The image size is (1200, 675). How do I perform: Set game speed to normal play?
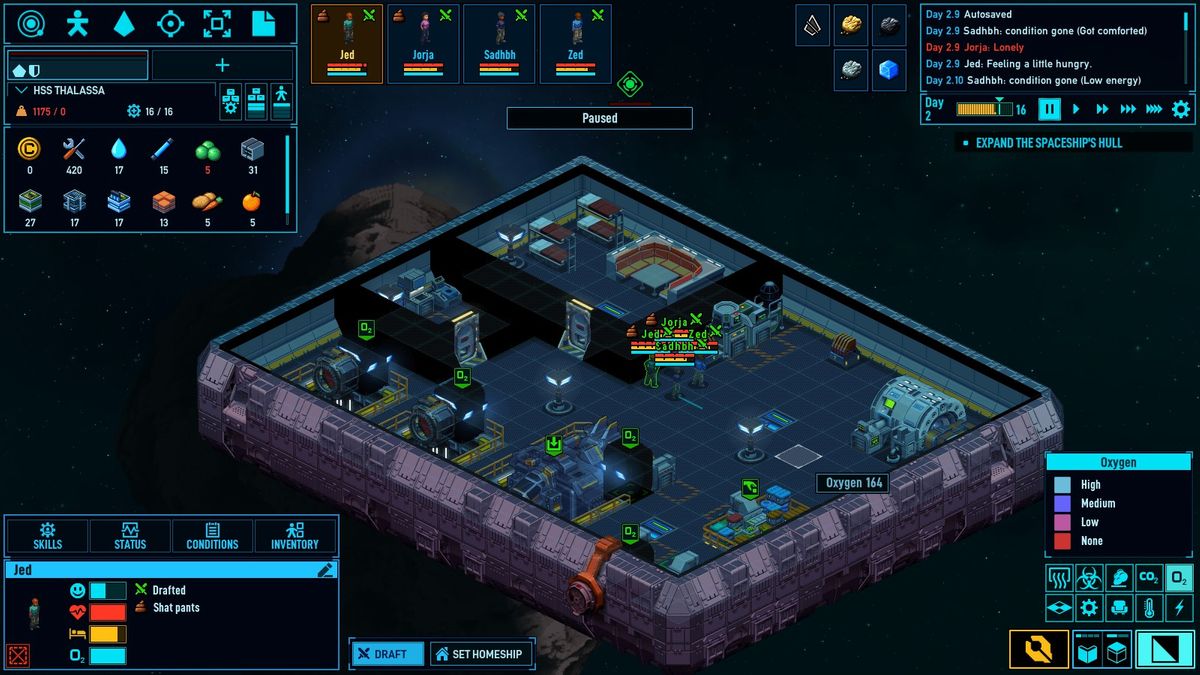point(1076,109)
